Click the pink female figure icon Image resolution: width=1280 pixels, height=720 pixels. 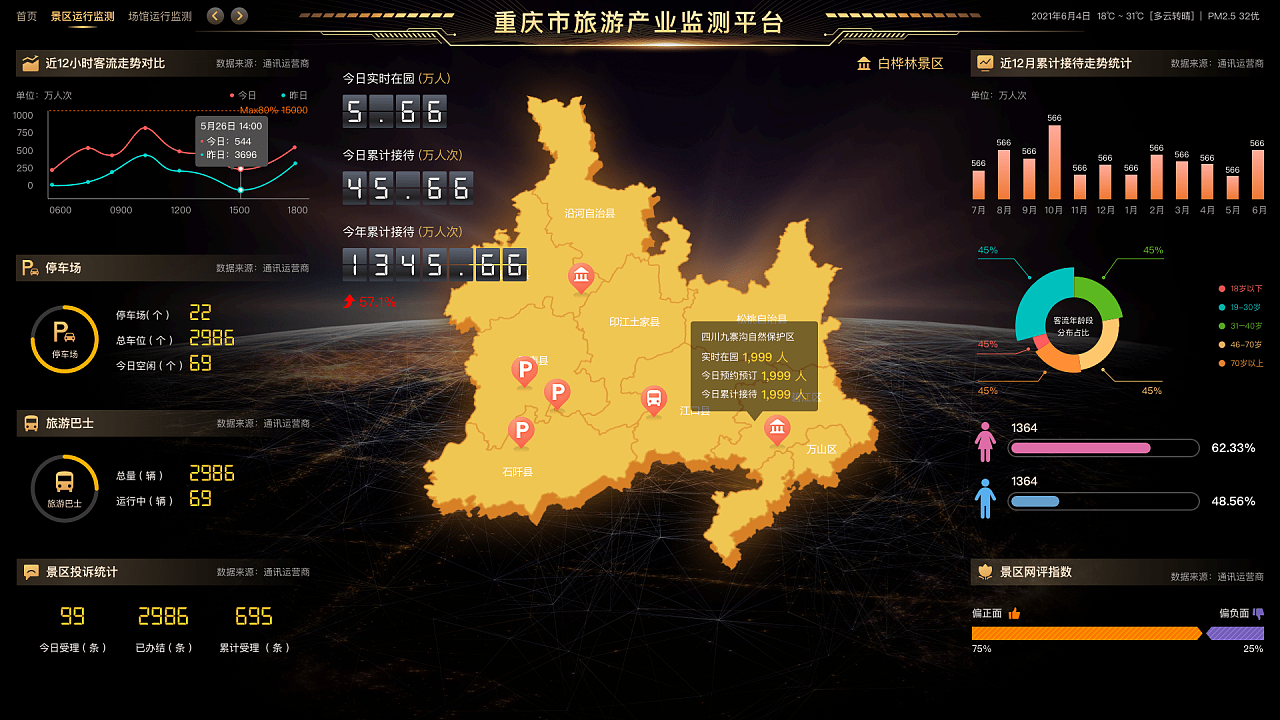pos(985,441)
